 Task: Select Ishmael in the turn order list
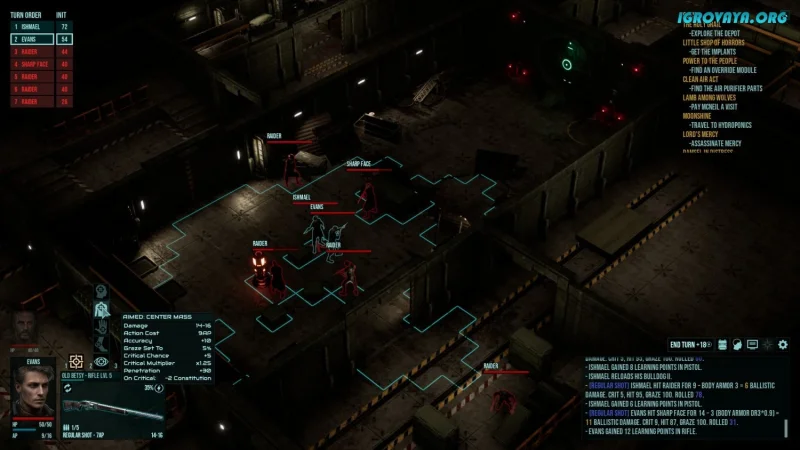tap(28, 26)
